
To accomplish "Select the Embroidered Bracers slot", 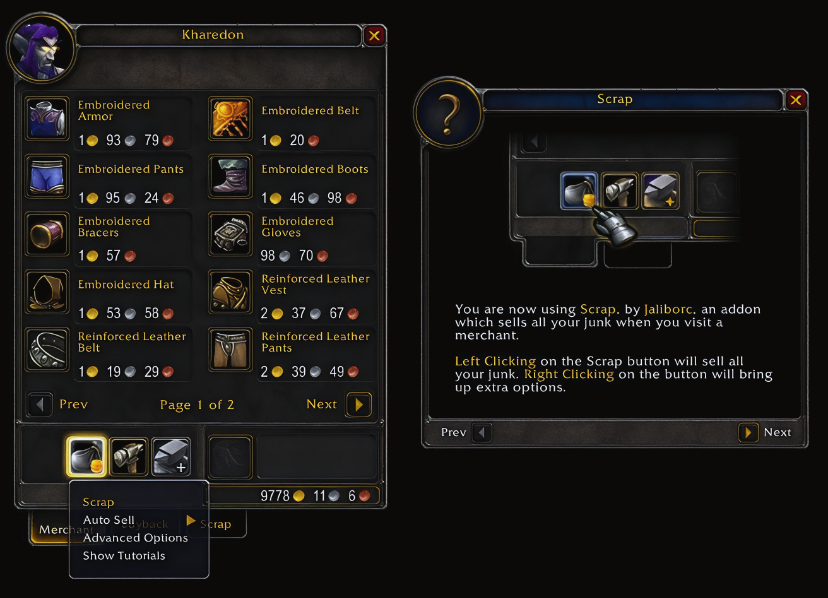I will click(45, 233).
